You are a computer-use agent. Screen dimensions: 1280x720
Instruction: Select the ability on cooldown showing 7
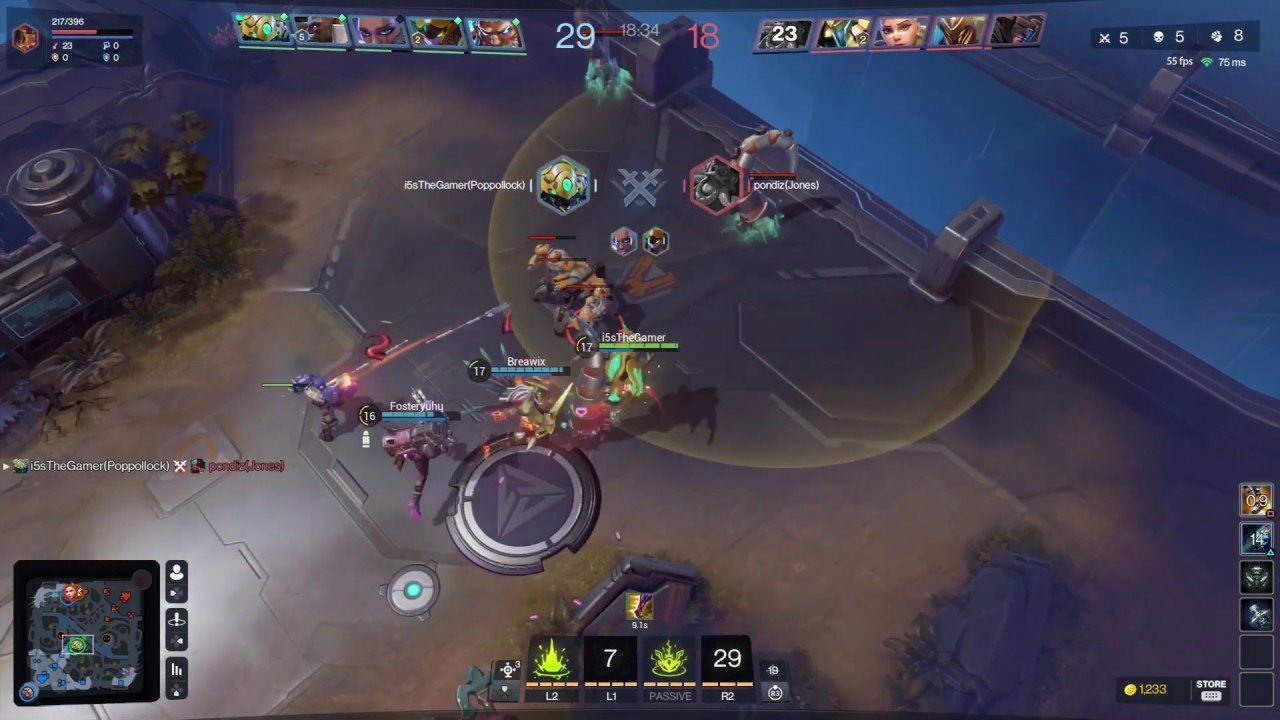pos(610,660)
